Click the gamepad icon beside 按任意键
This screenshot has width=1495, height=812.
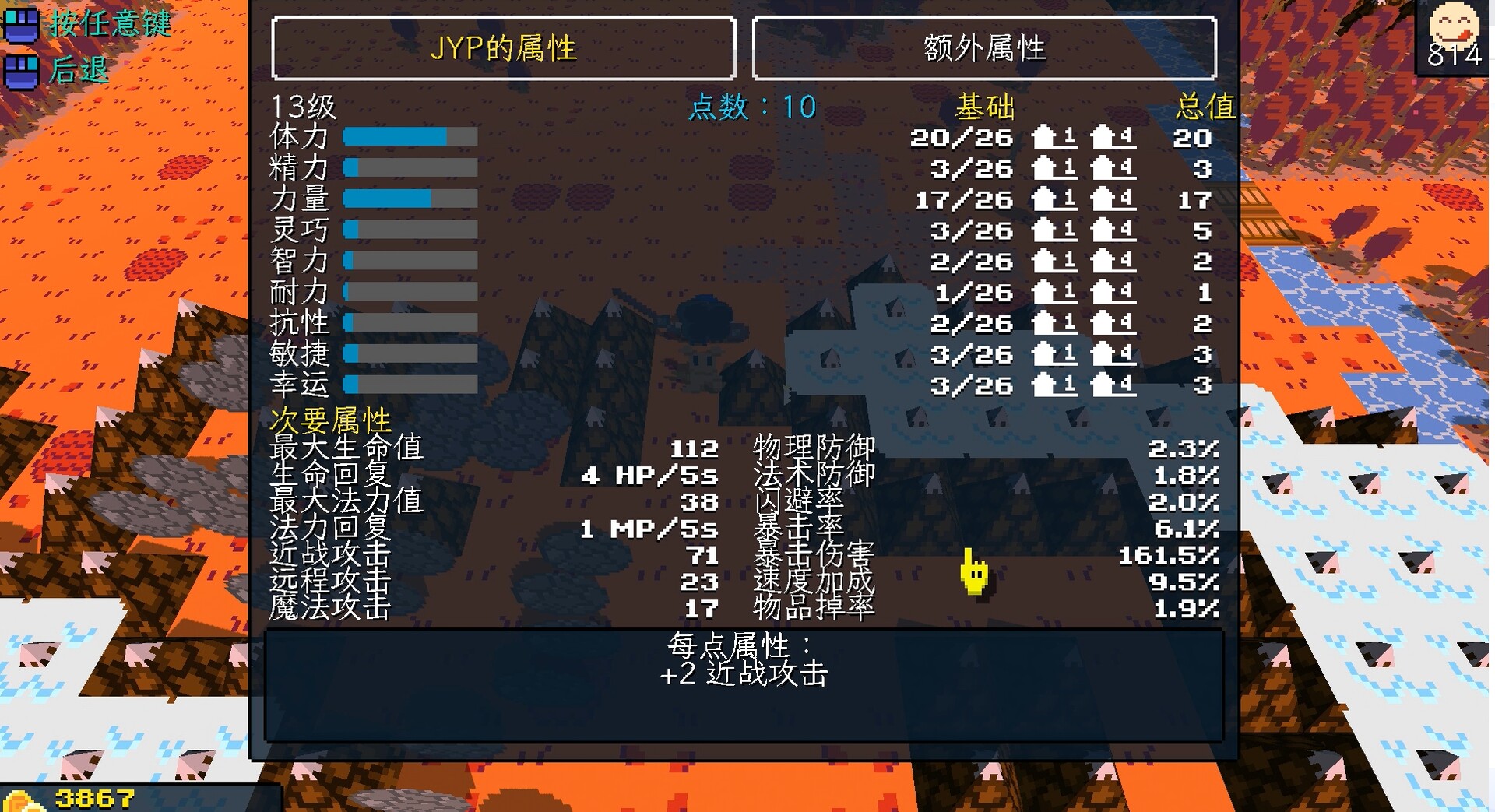[22, 26]
